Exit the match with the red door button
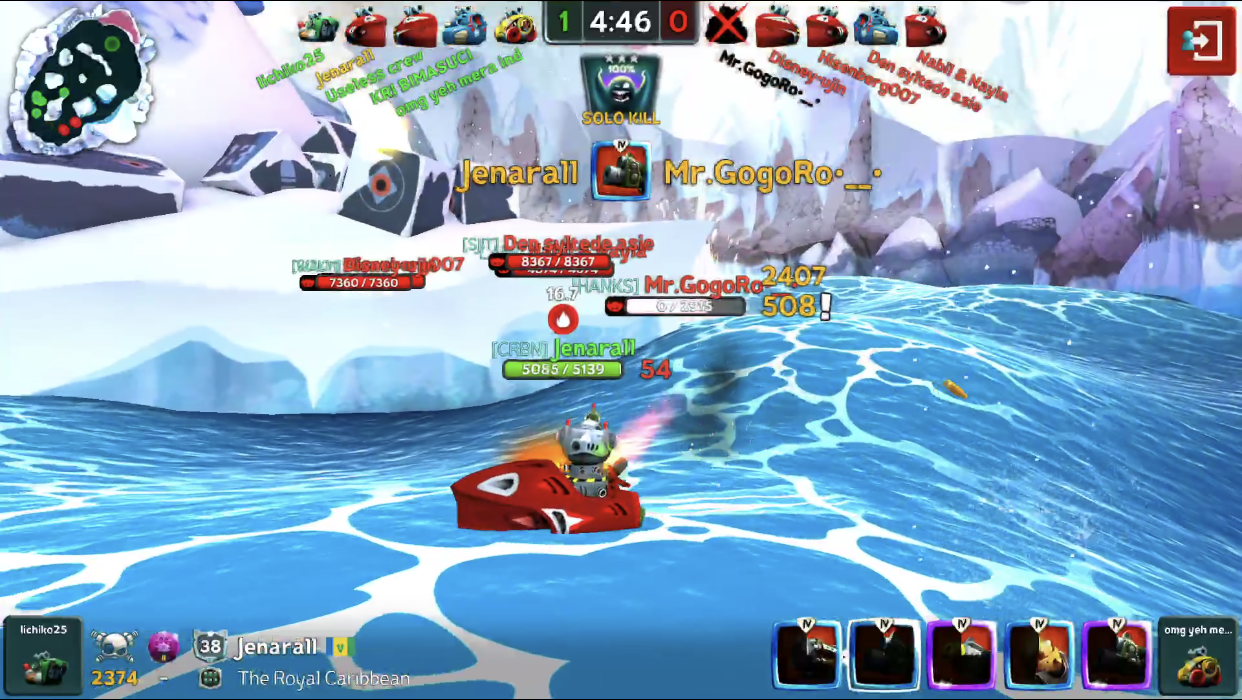Image resolution: width=1242 pixels, height=700 pixels. click(x=1201, y=41)
